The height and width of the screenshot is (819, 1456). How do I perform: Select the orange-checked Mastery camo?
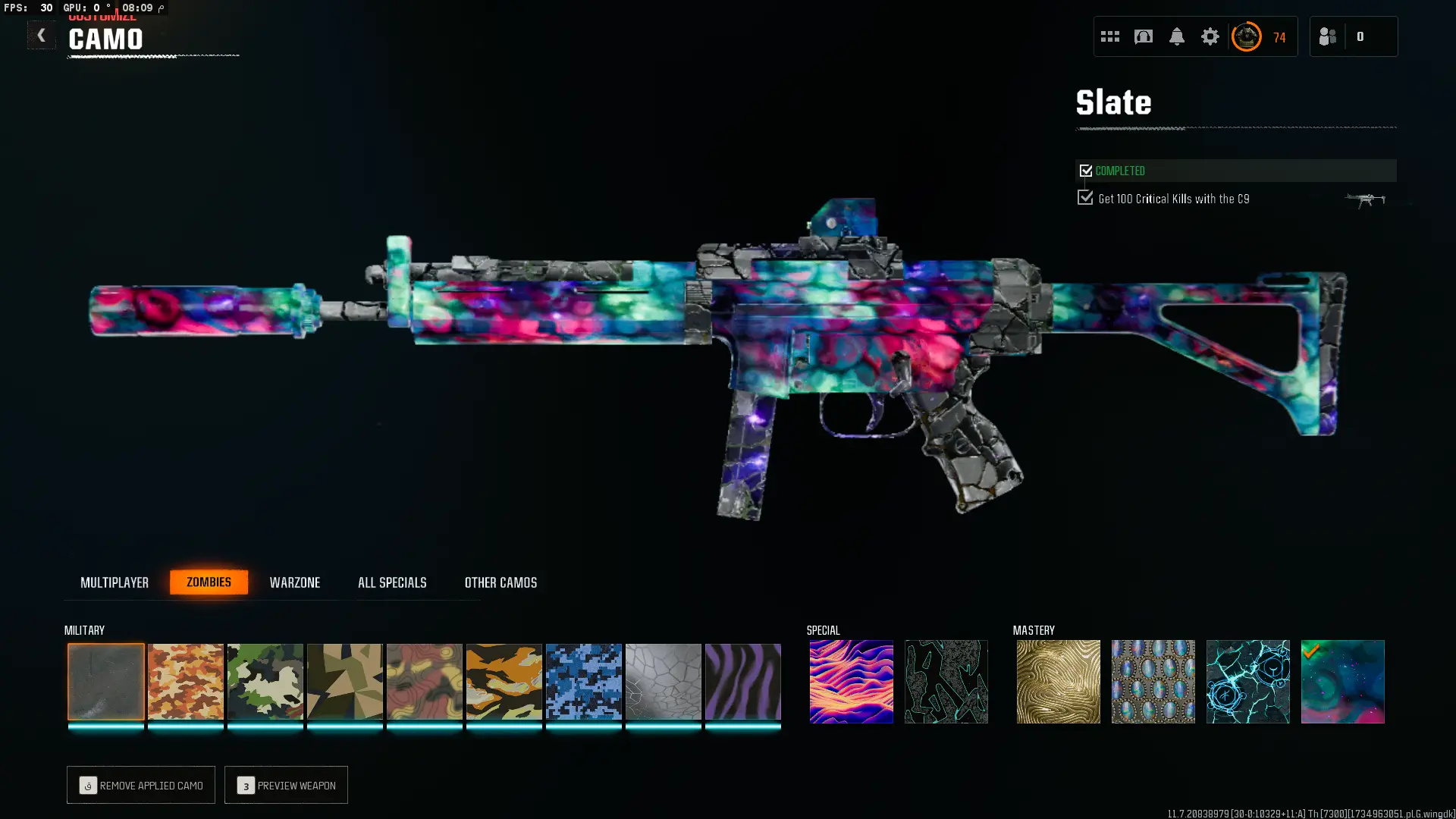pos(1342,681)
